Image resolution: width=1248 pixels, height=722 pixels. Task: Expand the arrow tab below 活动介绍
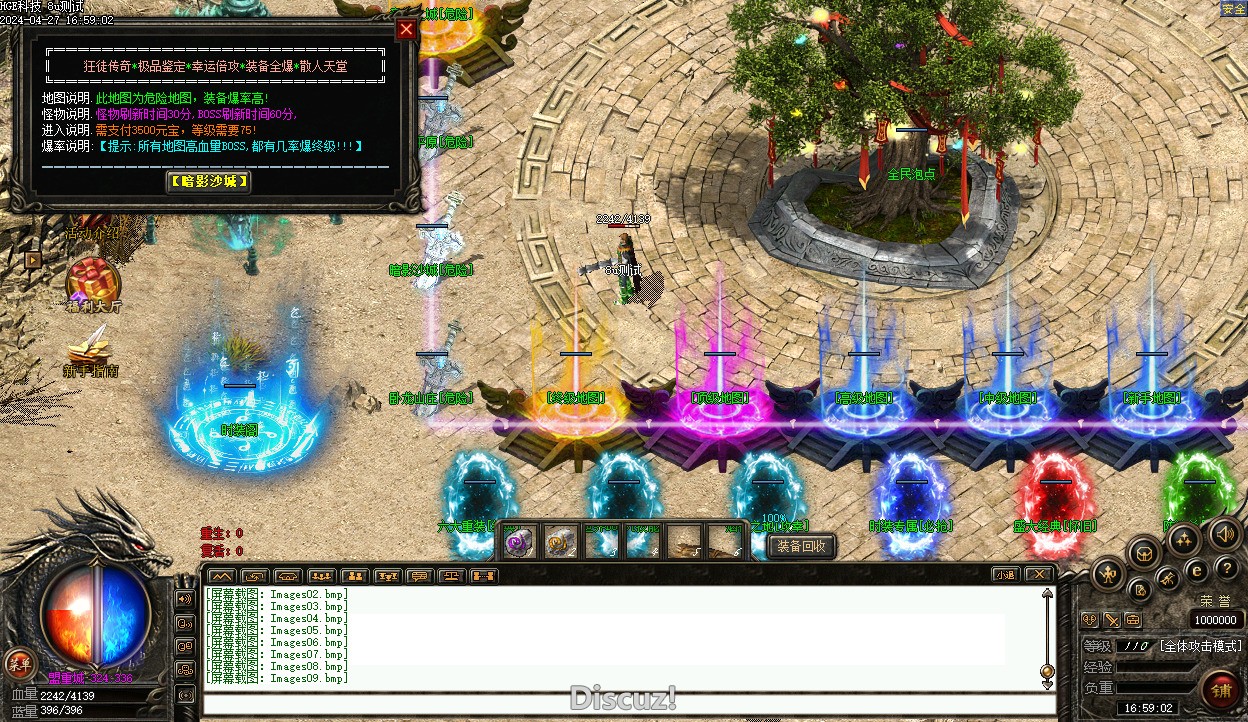pos(33,259)
